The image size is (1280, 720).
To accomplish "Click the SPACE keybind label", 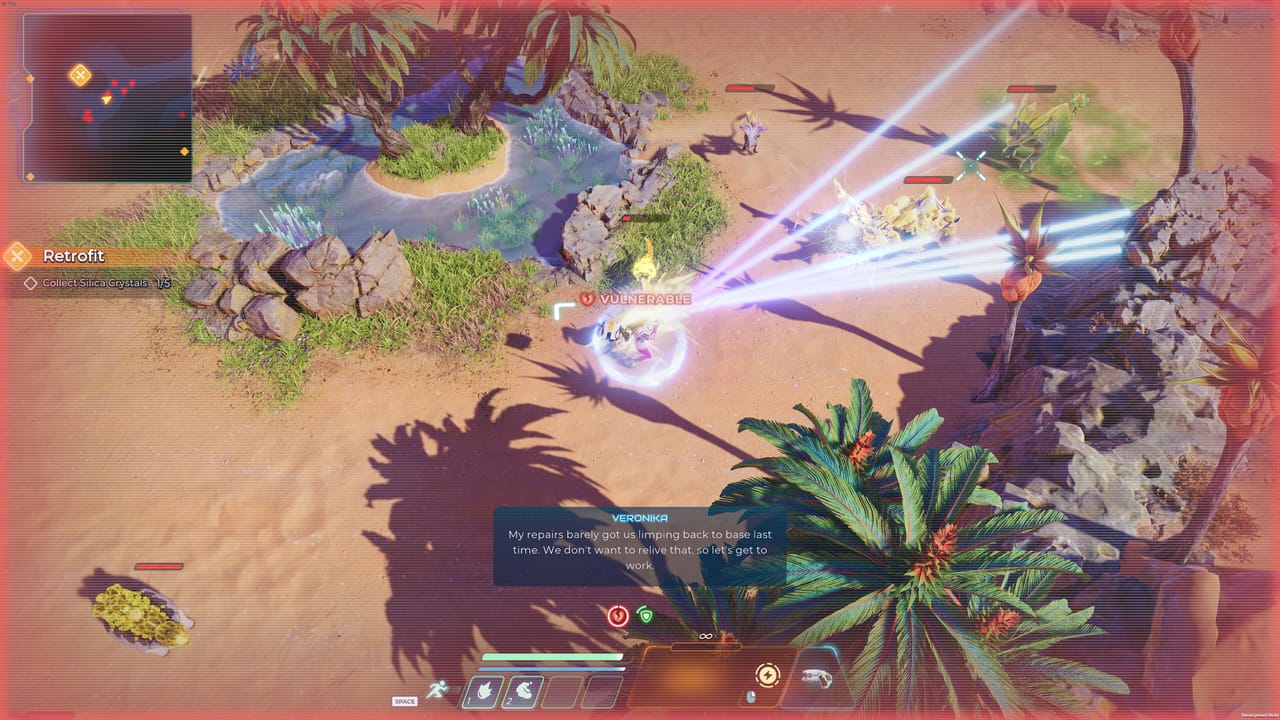I will pyautogui.click(x=404, y=701).
